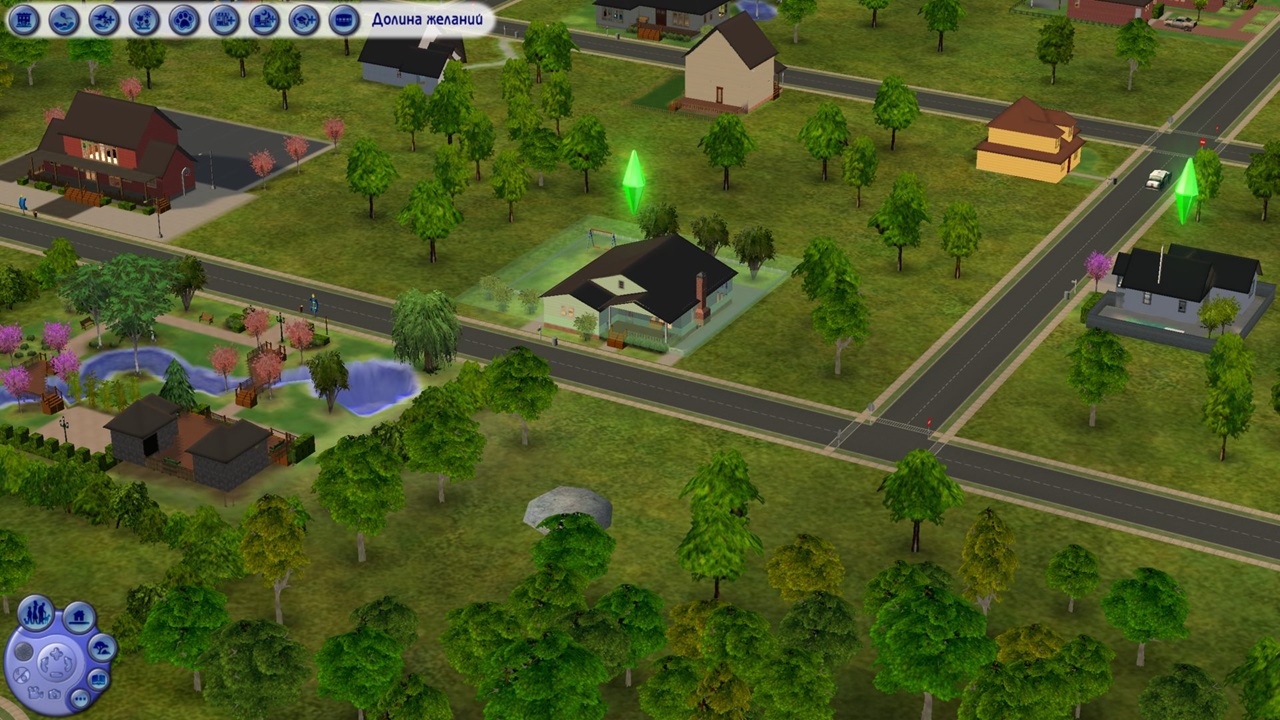
Task: Open the Neighborhood Story book
Action: pyautogui.click(x=99, y=679)
